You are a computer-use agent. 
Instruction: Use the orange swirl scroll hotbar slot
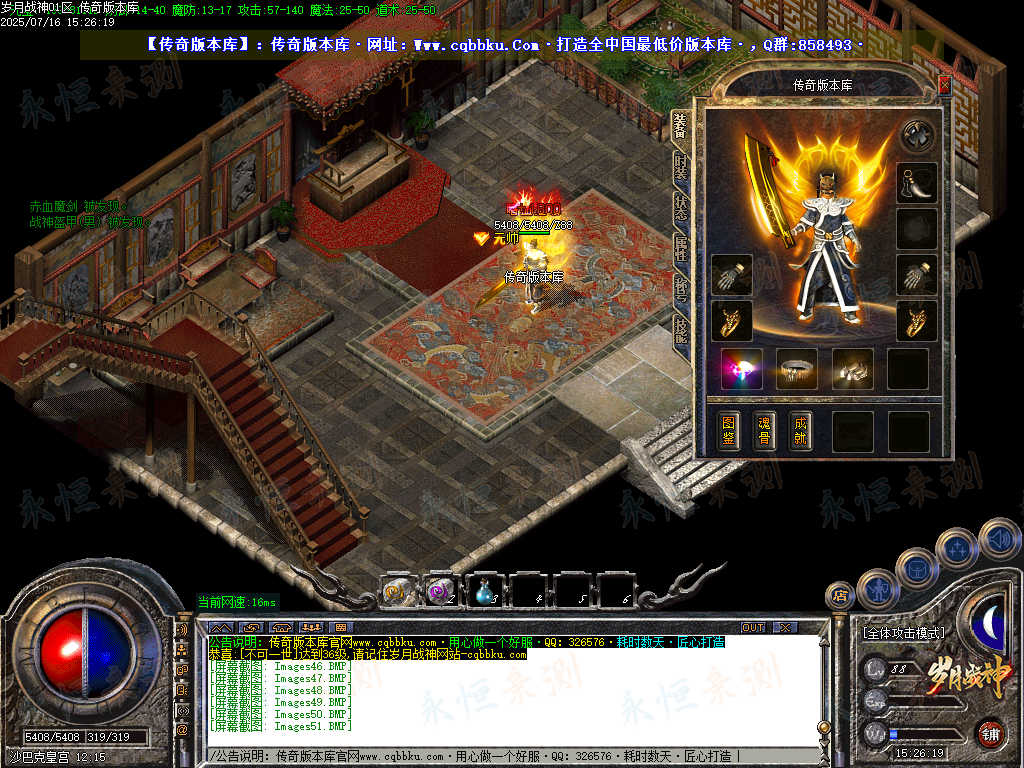click(397, 592)
